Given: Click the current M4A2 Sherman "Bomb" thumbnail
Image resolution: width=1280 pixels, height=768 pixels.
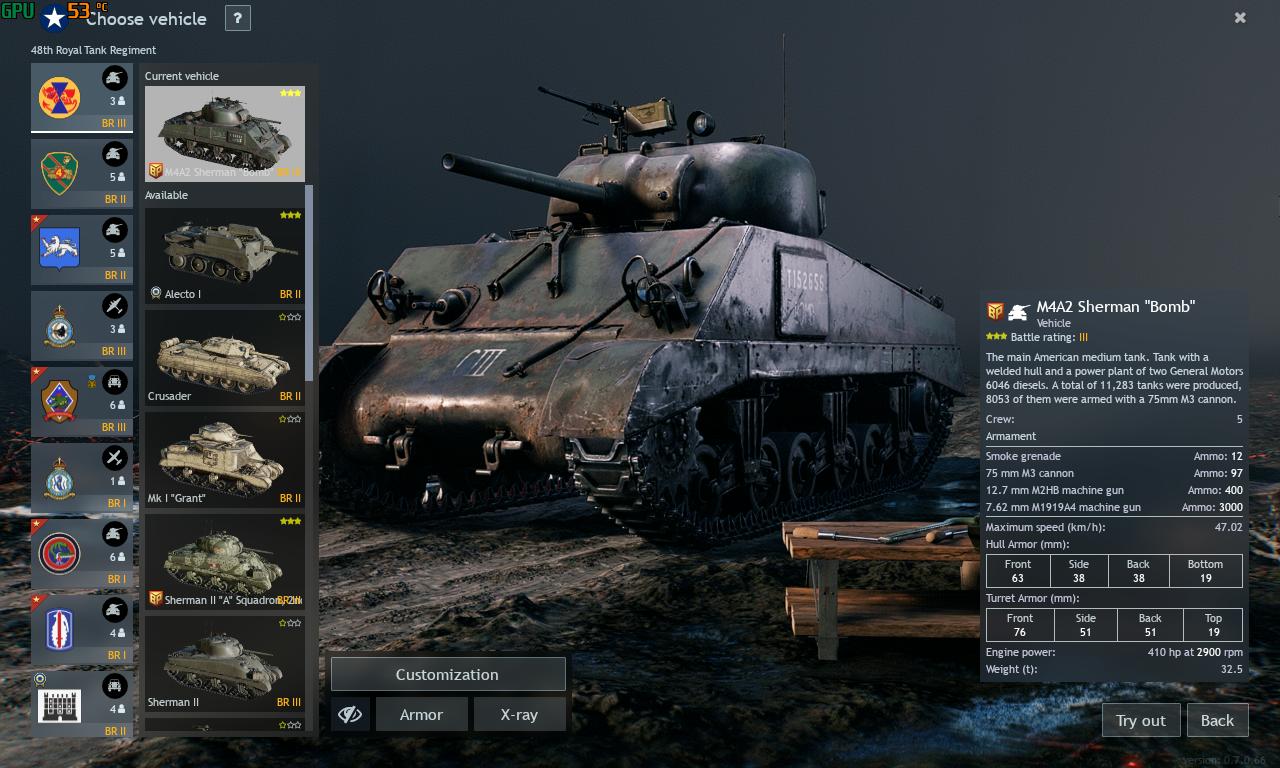Looking at the screenshot, I should click(x=224, y=133).
